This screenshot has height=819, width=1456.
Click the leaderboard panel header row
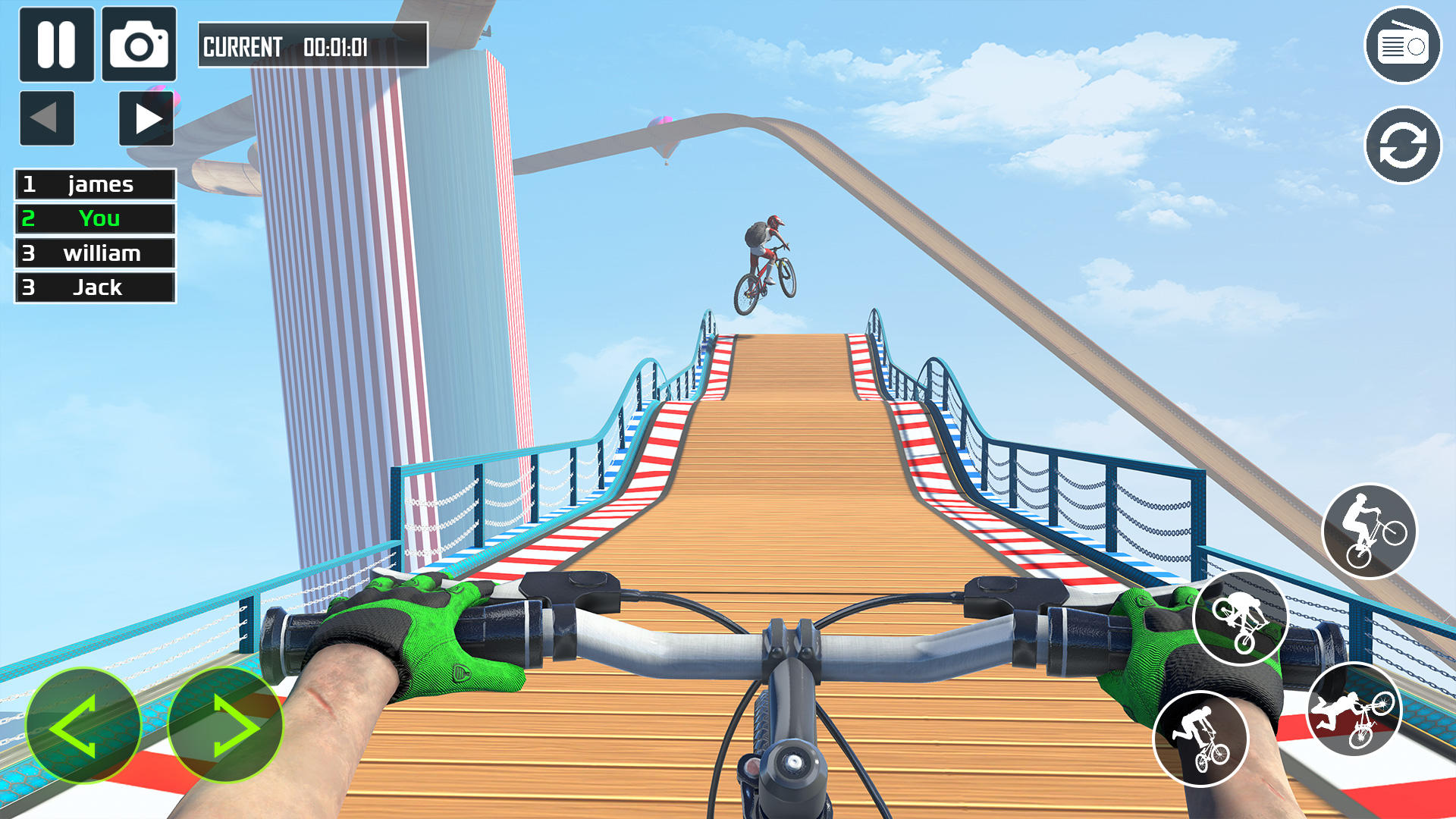94,184
